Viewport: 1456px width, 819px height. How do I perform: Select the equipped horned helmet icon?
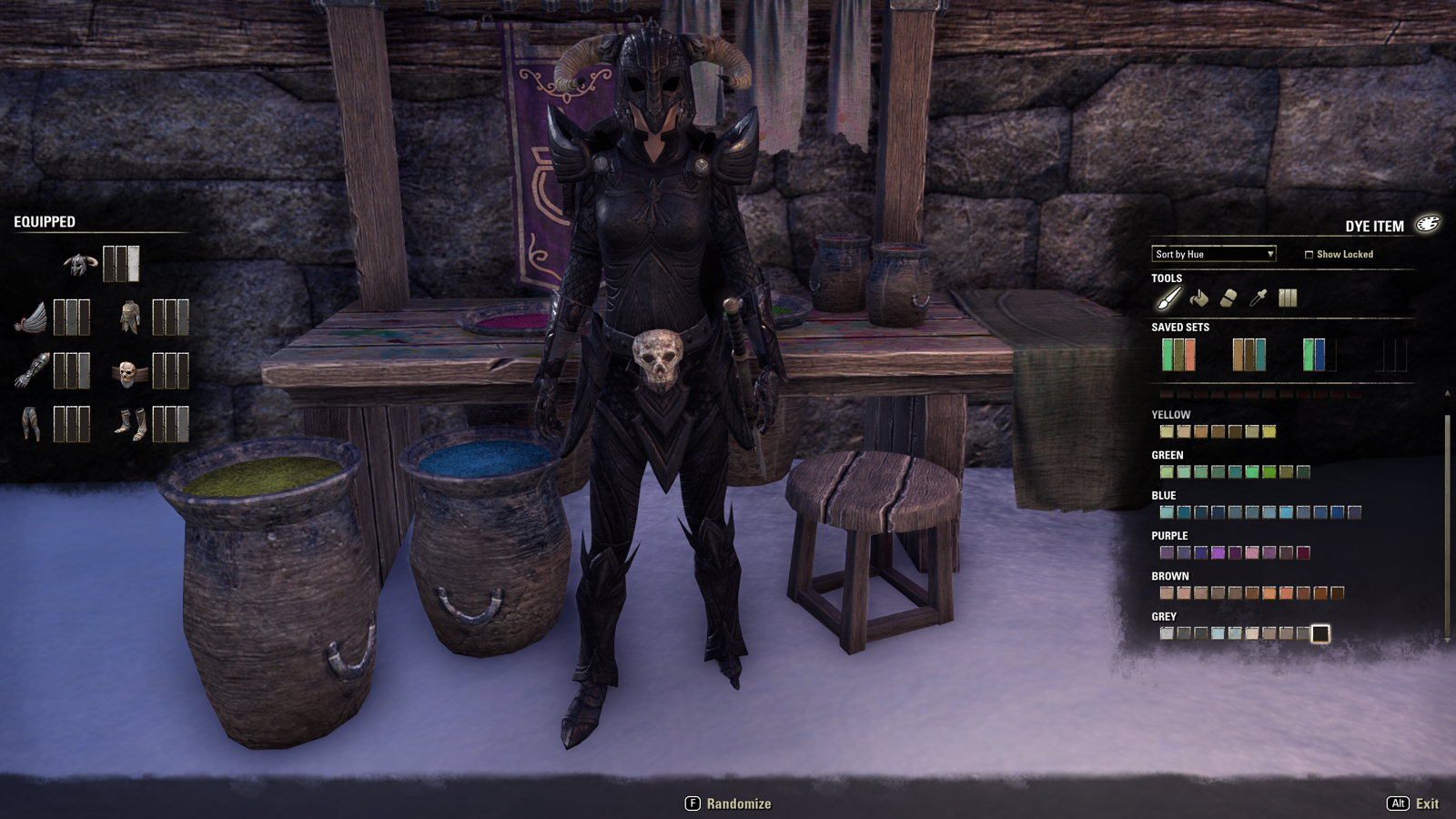pyautogui.click(x=80, y=264)
